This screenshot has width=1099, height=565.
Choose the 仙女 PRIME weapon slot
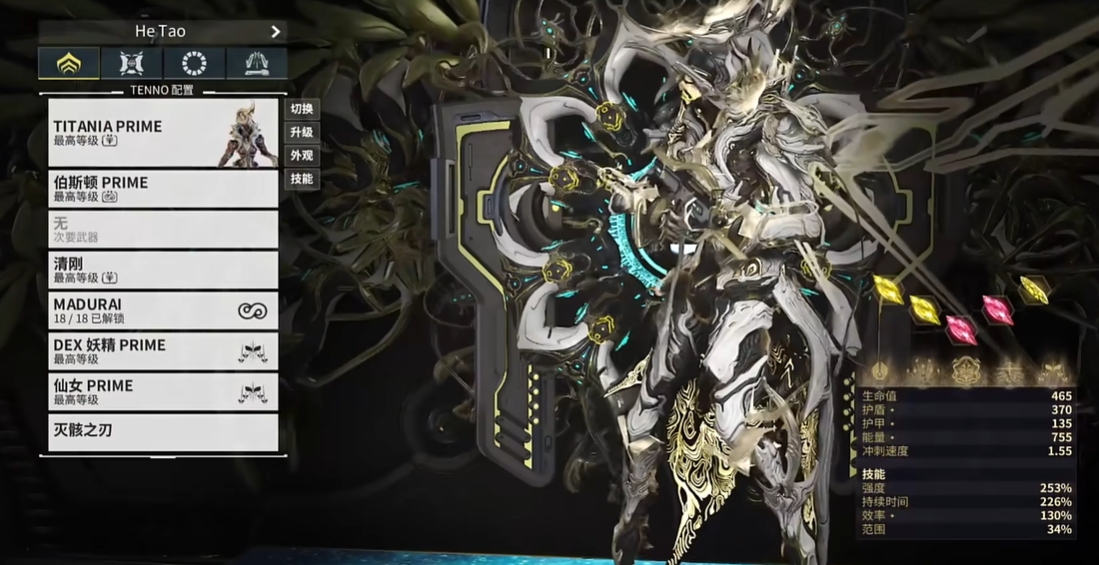pyautogui.click(x=163, y=392)
